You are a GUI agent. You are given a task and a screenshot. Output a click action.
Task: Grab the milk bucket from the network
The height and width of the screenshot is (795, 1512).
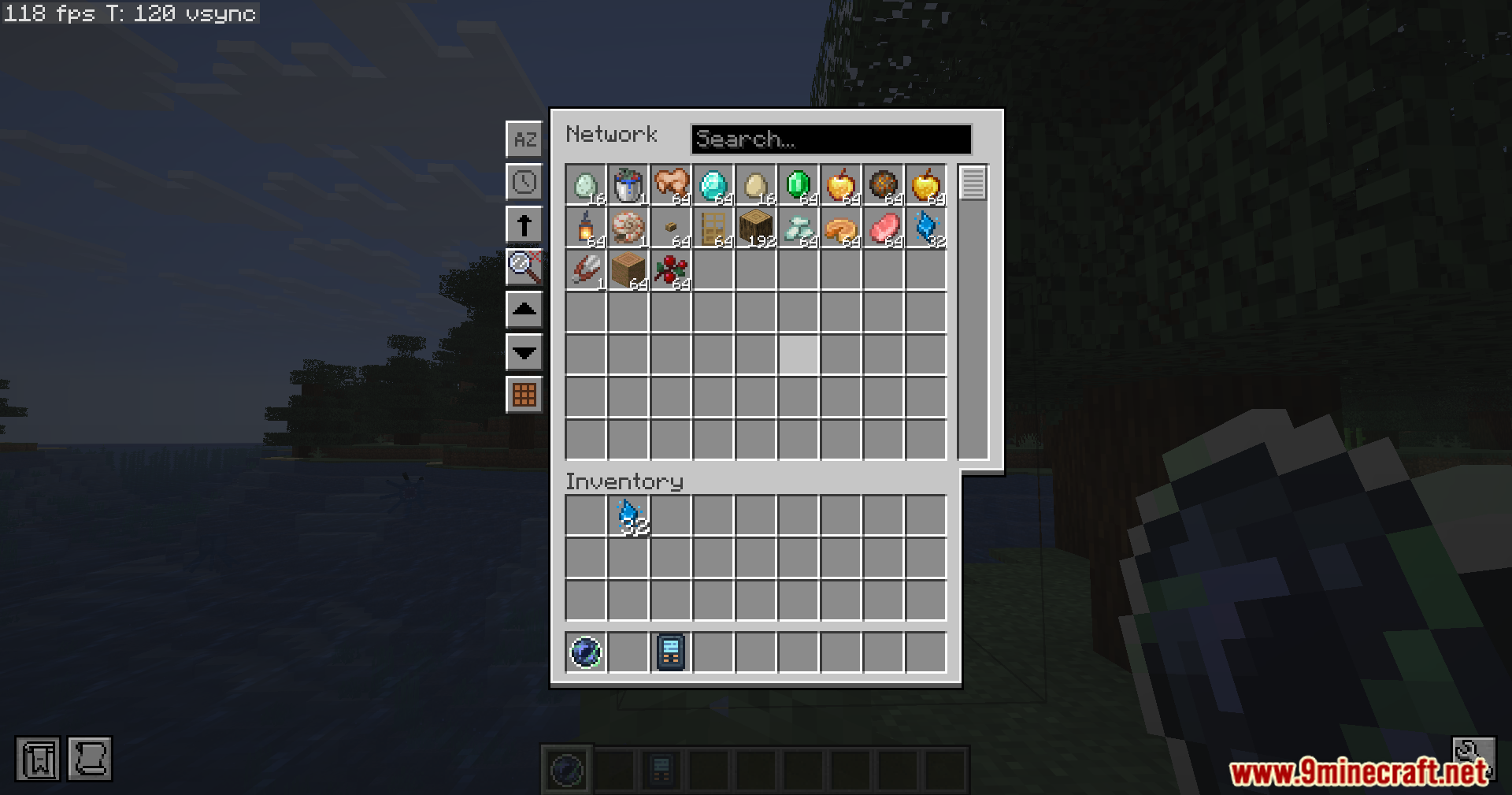[628, 184]
